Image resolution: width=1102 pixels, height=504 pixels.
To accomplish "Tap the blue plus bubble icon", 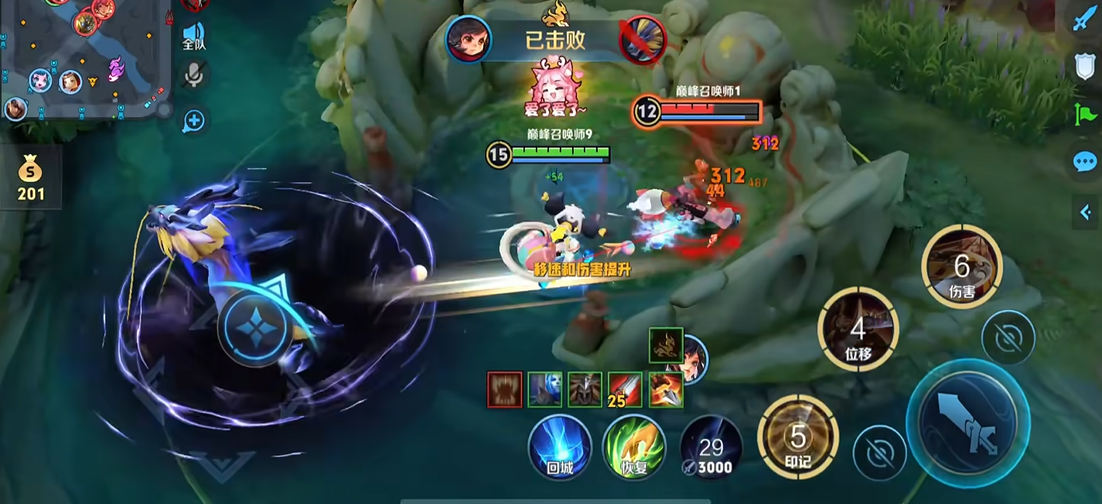I will click(194, 121).
